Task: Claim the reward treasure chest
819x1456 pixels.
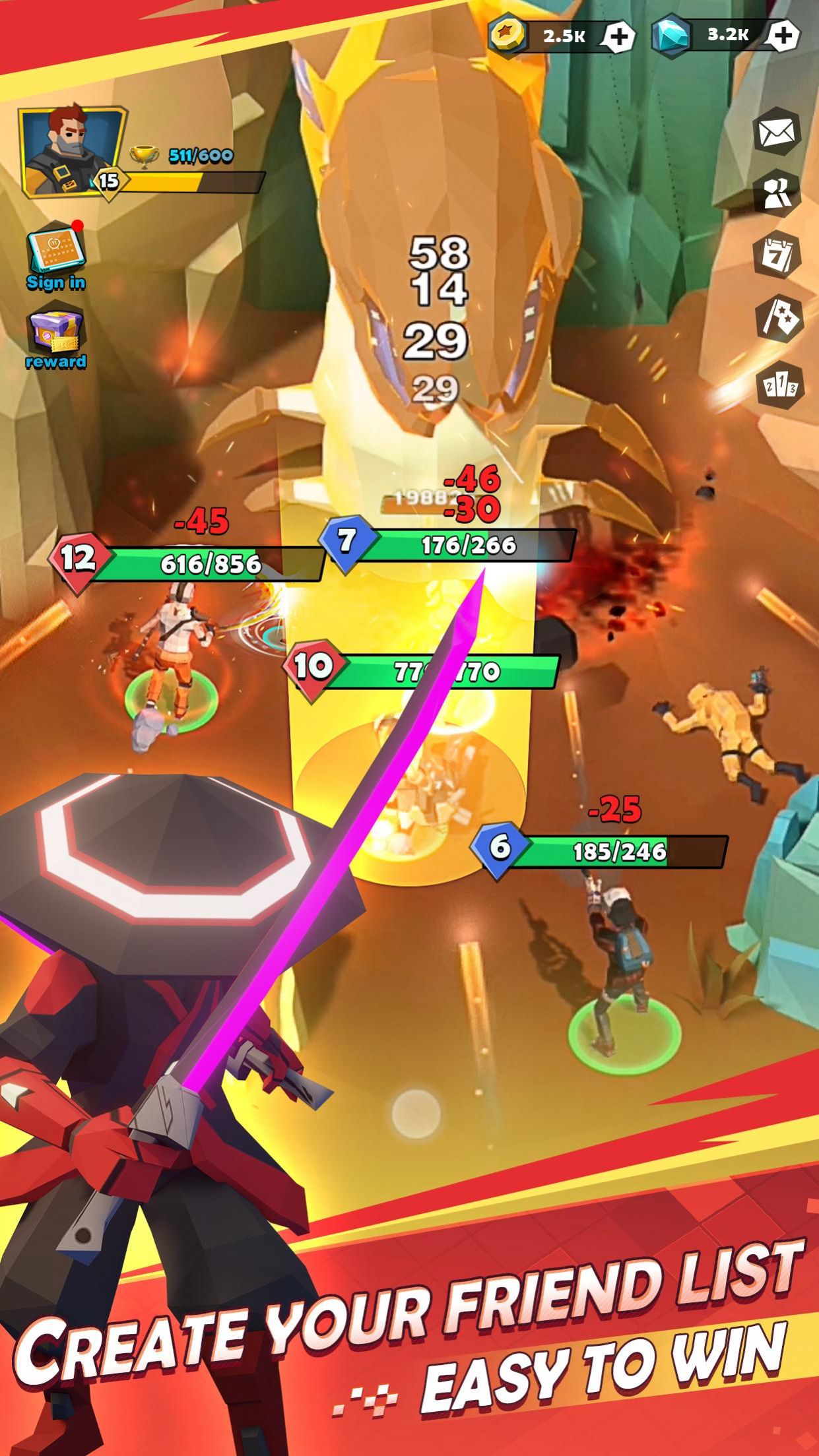Action: [55, 337]
